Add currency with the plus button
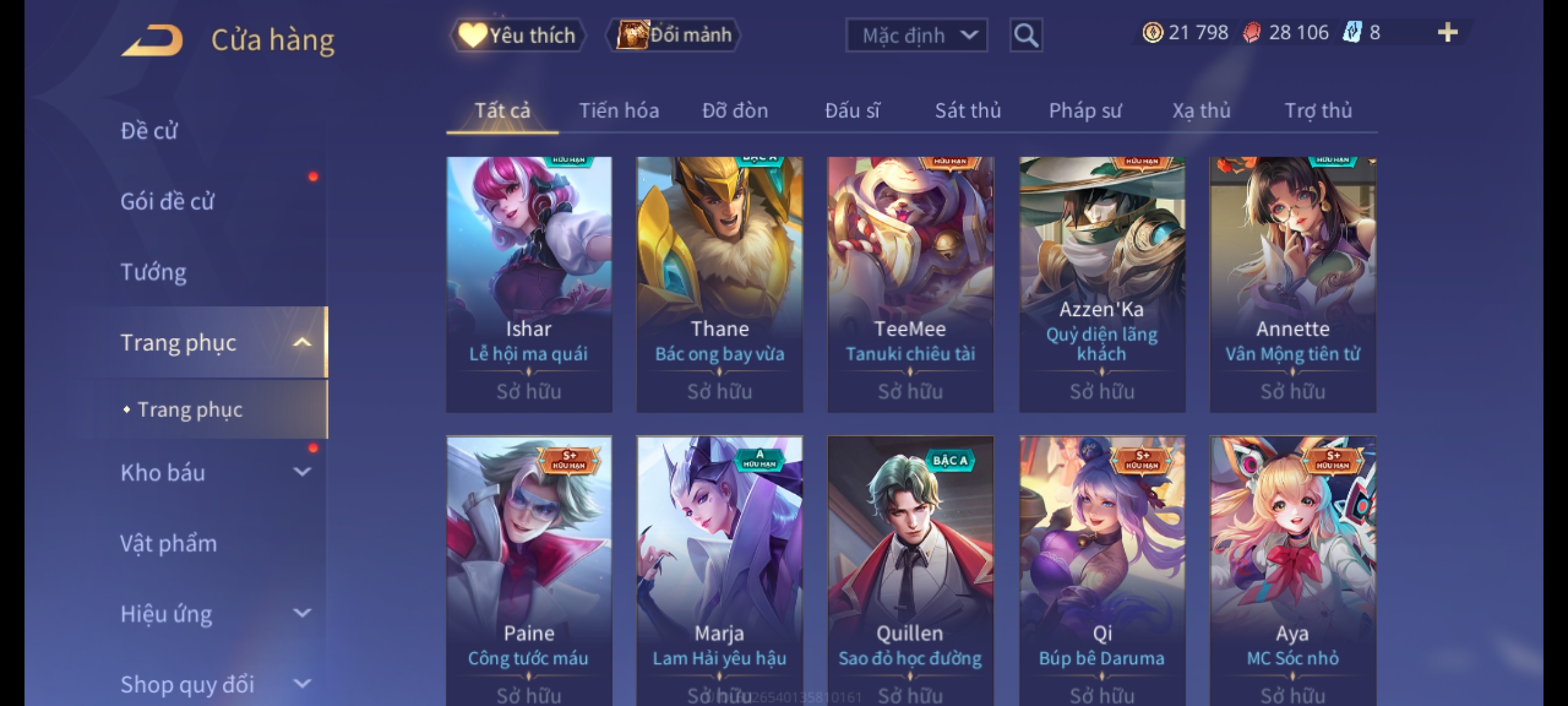Viewport: 1568px width, 706px height. pyautogui.click(x=1448, y=33)
